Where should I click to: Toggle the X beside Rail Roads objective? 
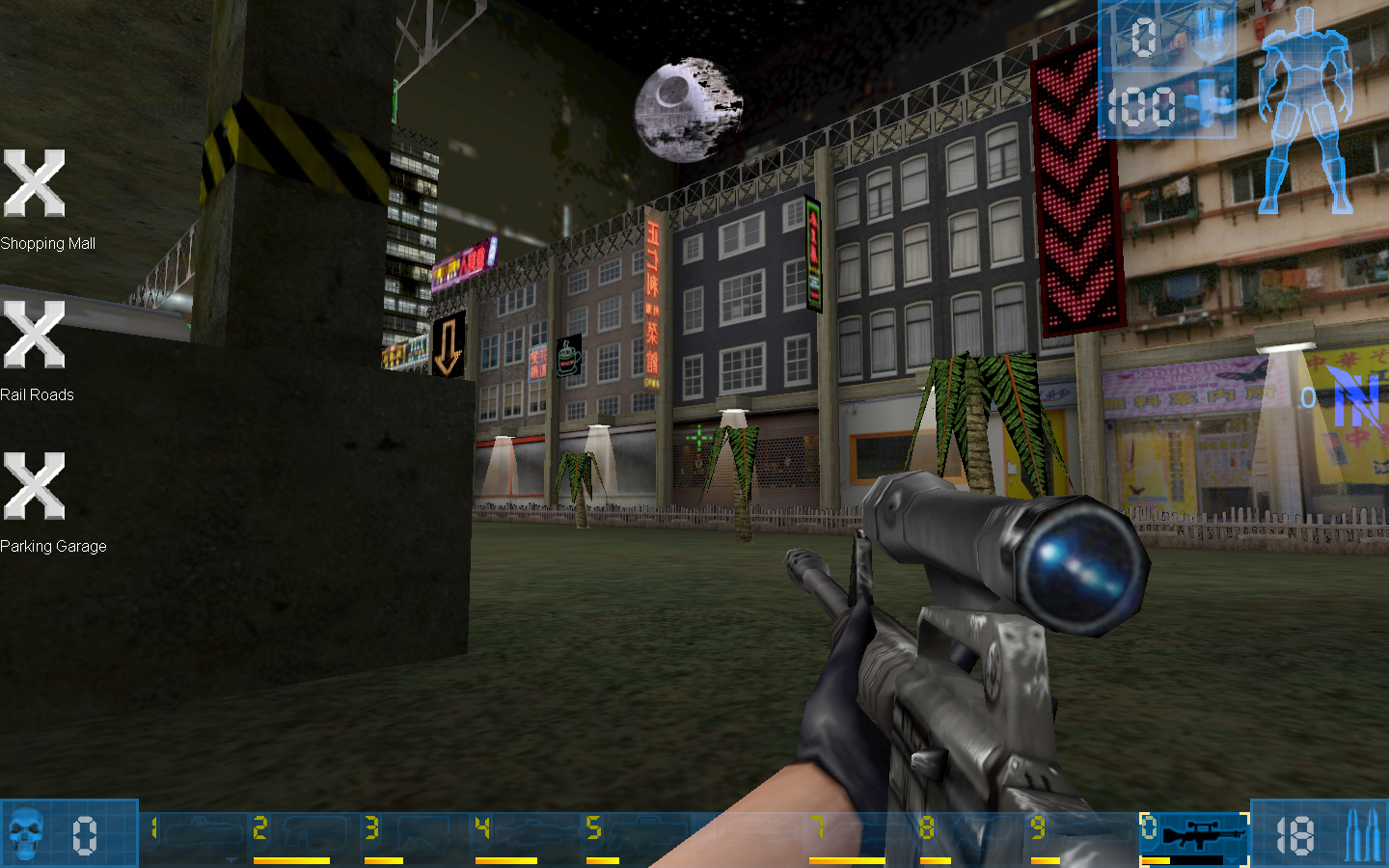coord(34,335)
